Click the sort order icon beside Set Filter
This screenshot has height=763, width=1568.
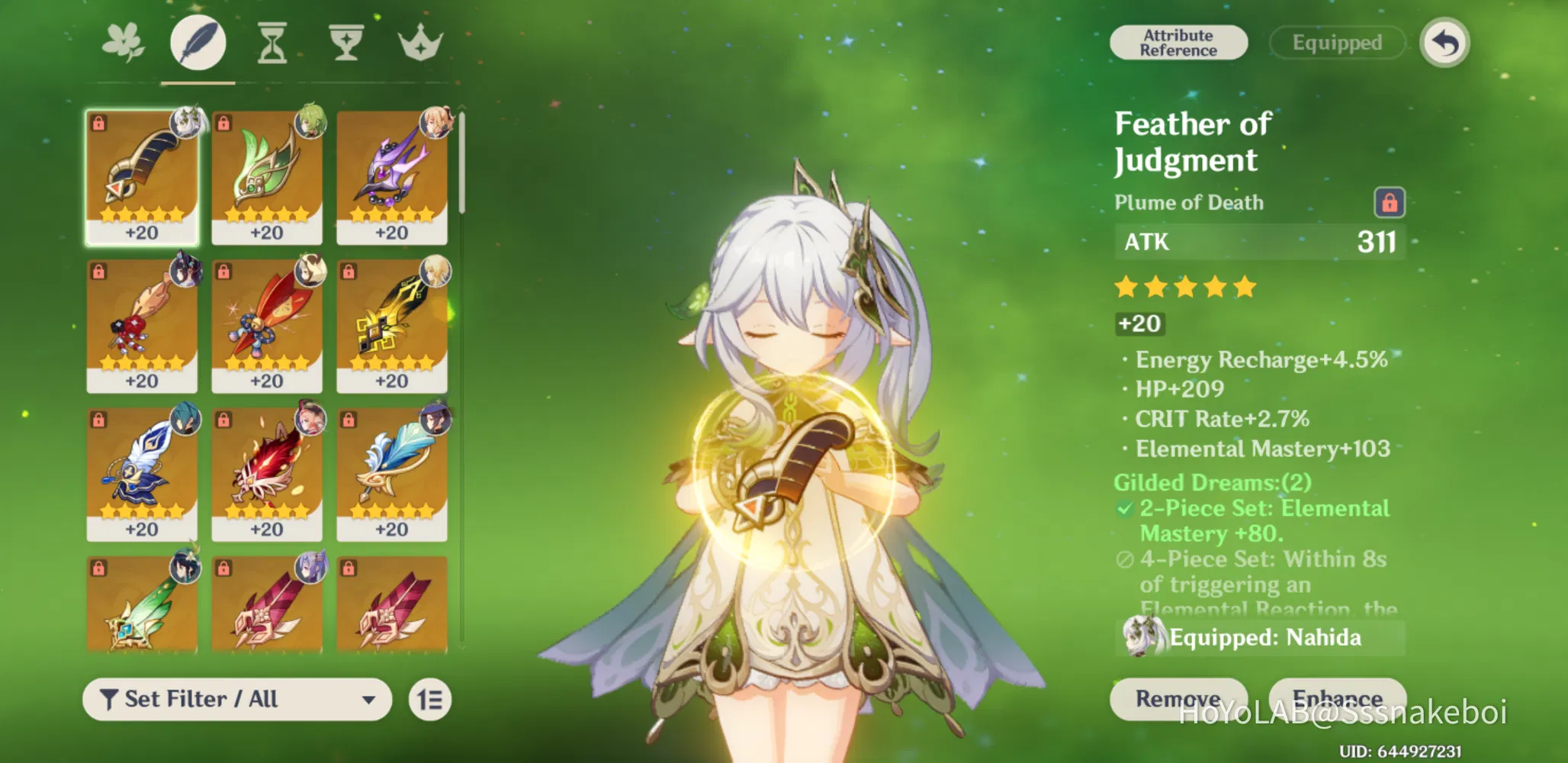[x=430, y=699]
